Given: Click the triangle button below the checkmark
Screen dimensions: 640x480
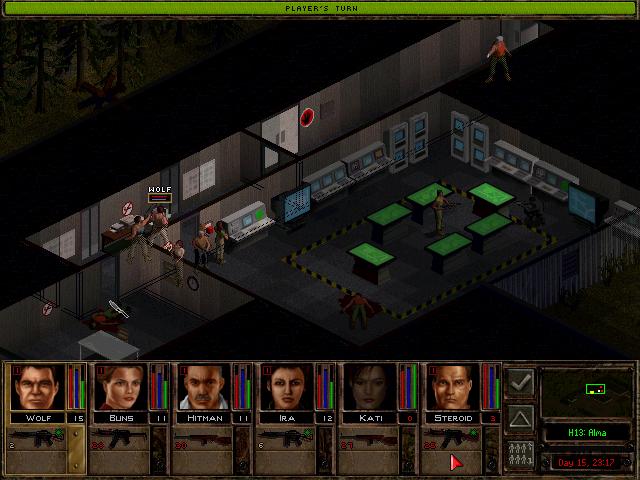Looking at the screenshot, I should [x=520, y=417].
